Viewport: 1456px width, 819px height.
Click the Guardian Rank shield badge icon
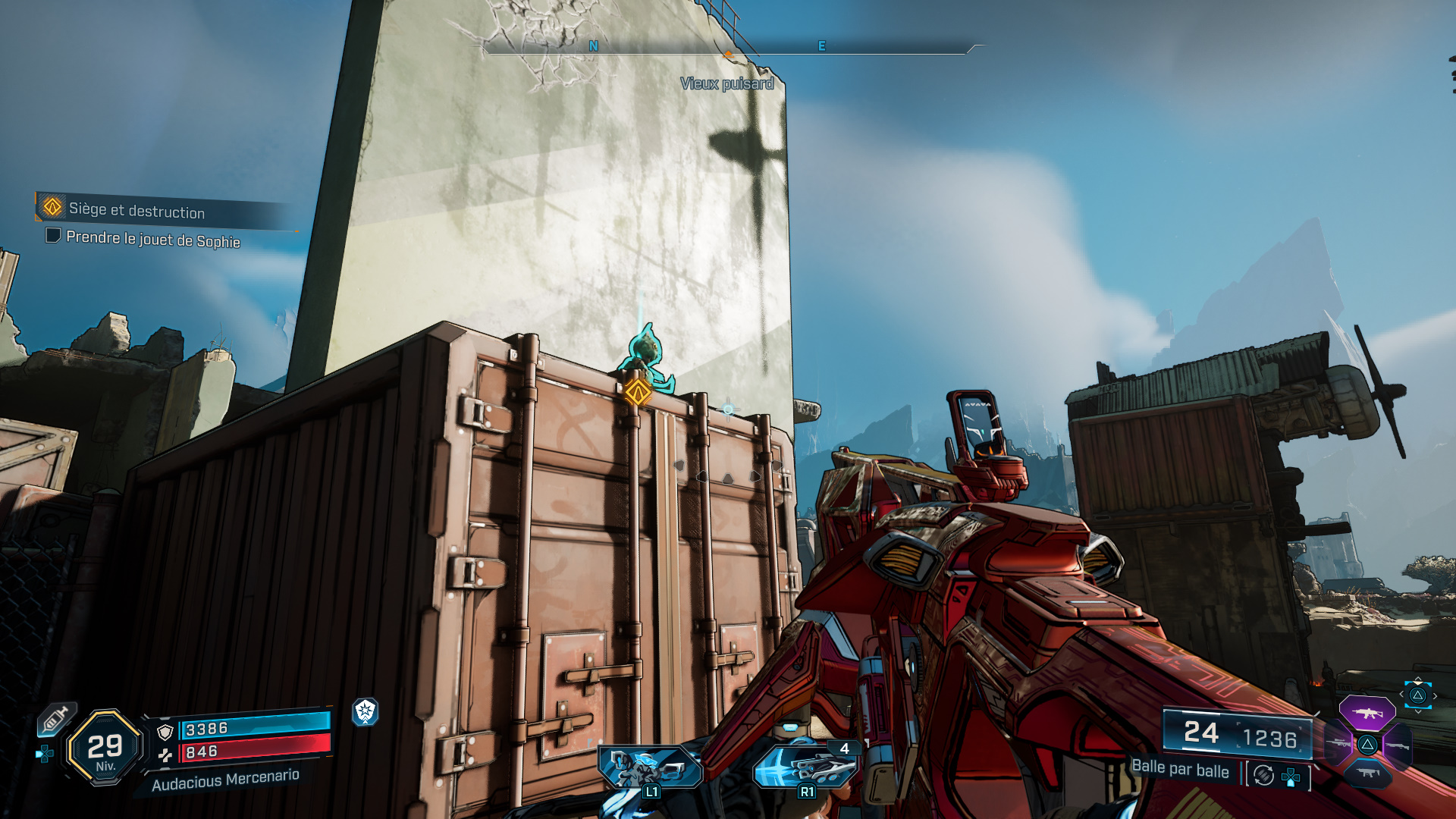tap(365, 711)
